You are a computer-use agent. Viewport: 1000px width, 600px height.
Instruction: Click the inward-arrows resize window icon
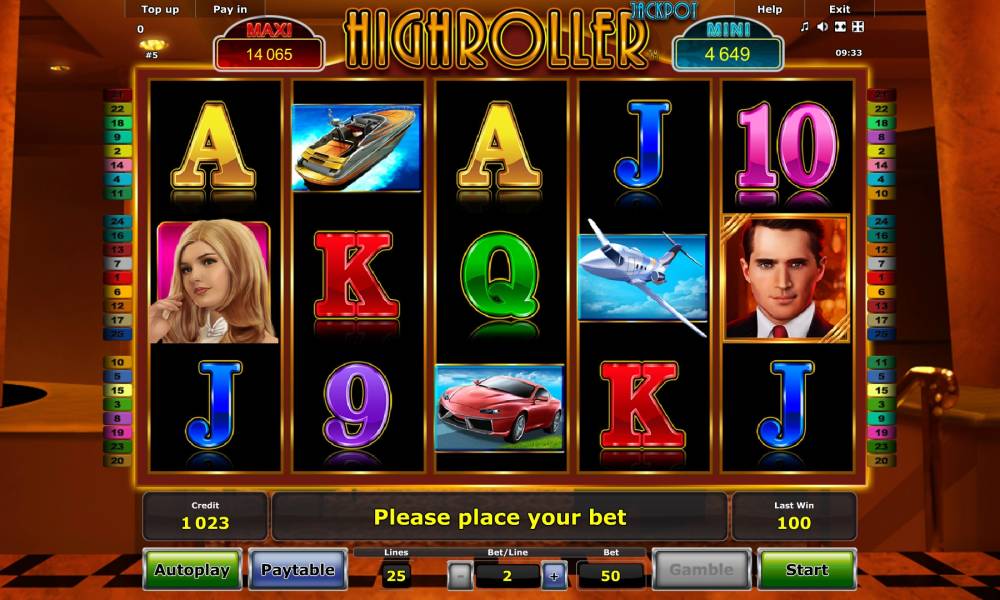click(840, 27)
